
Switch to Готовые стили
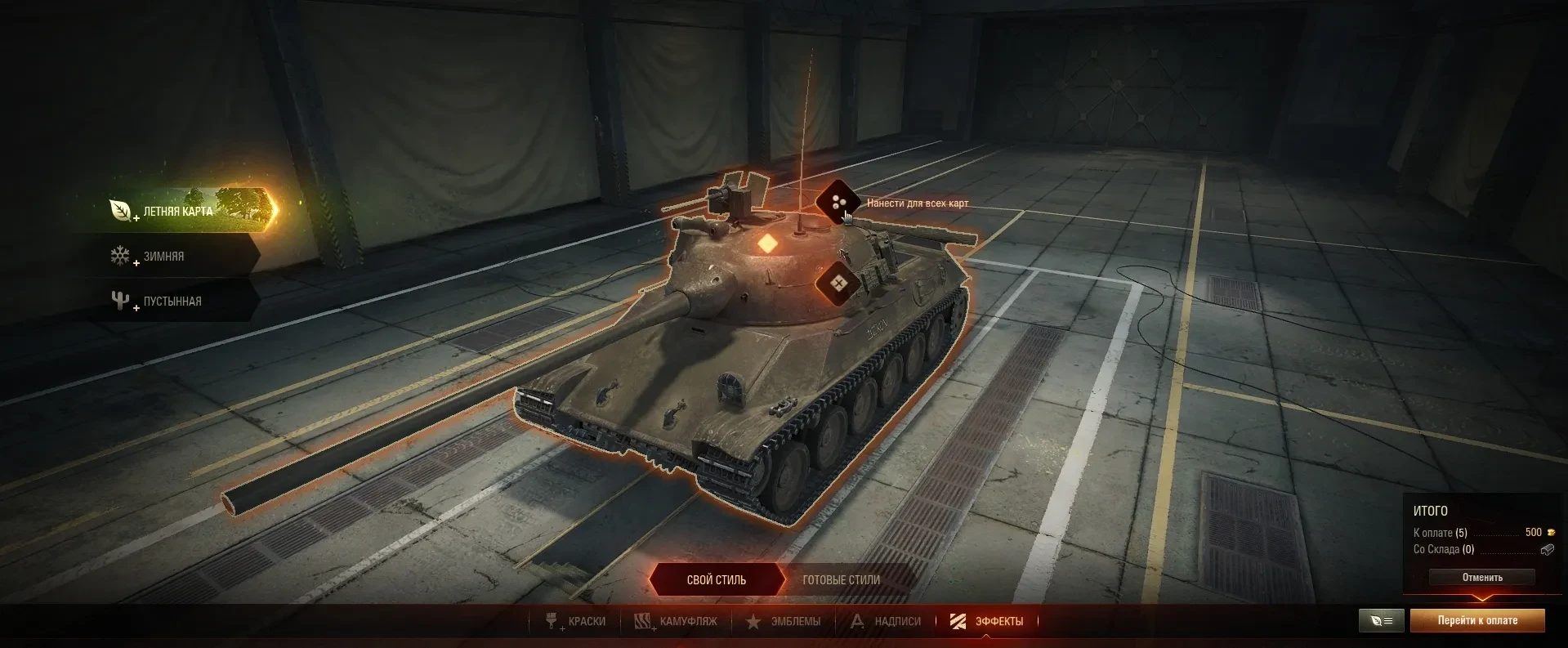(841, 580)
